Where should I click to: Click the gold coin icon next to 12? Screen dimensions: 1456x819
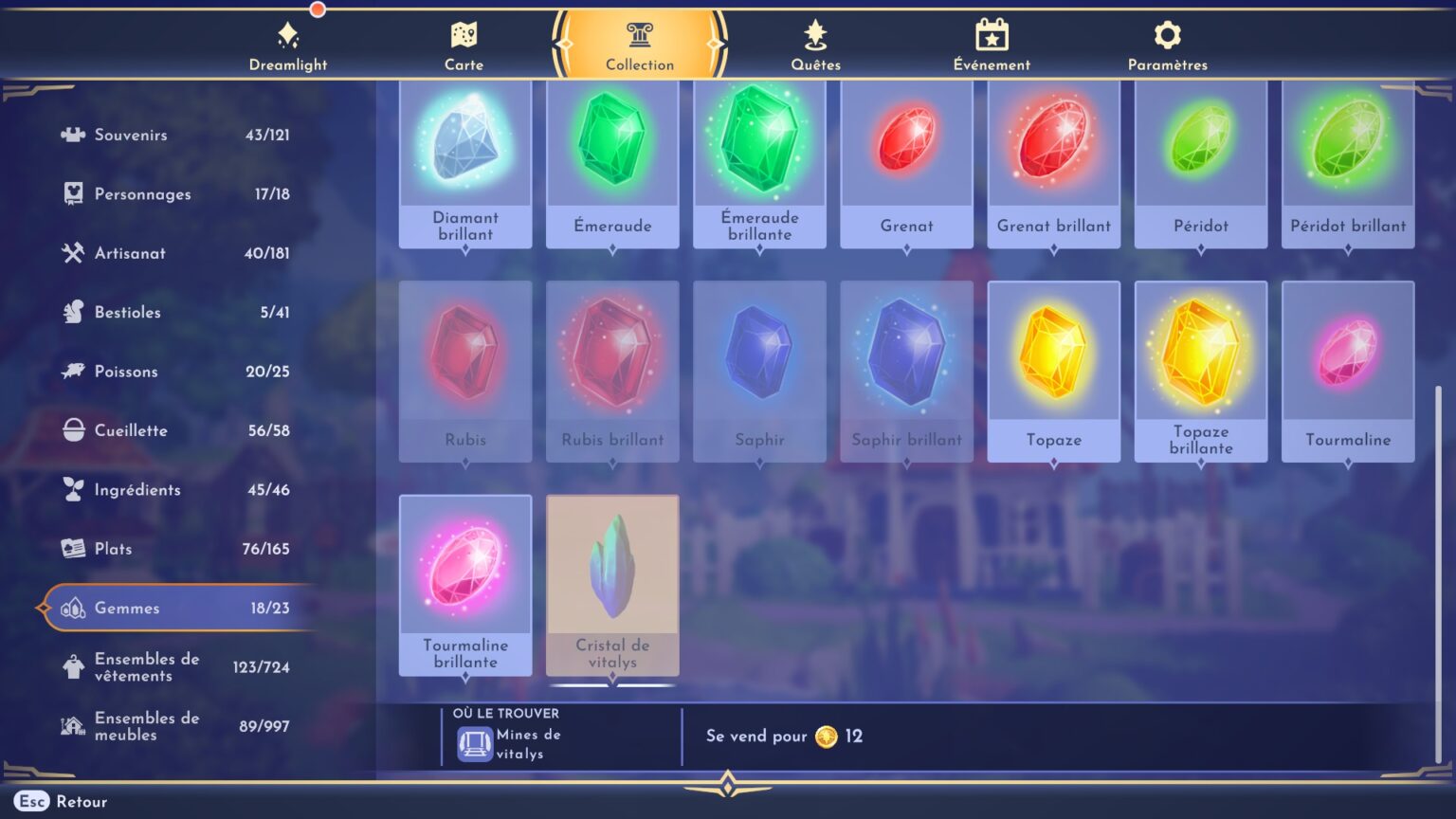(828, 737)
